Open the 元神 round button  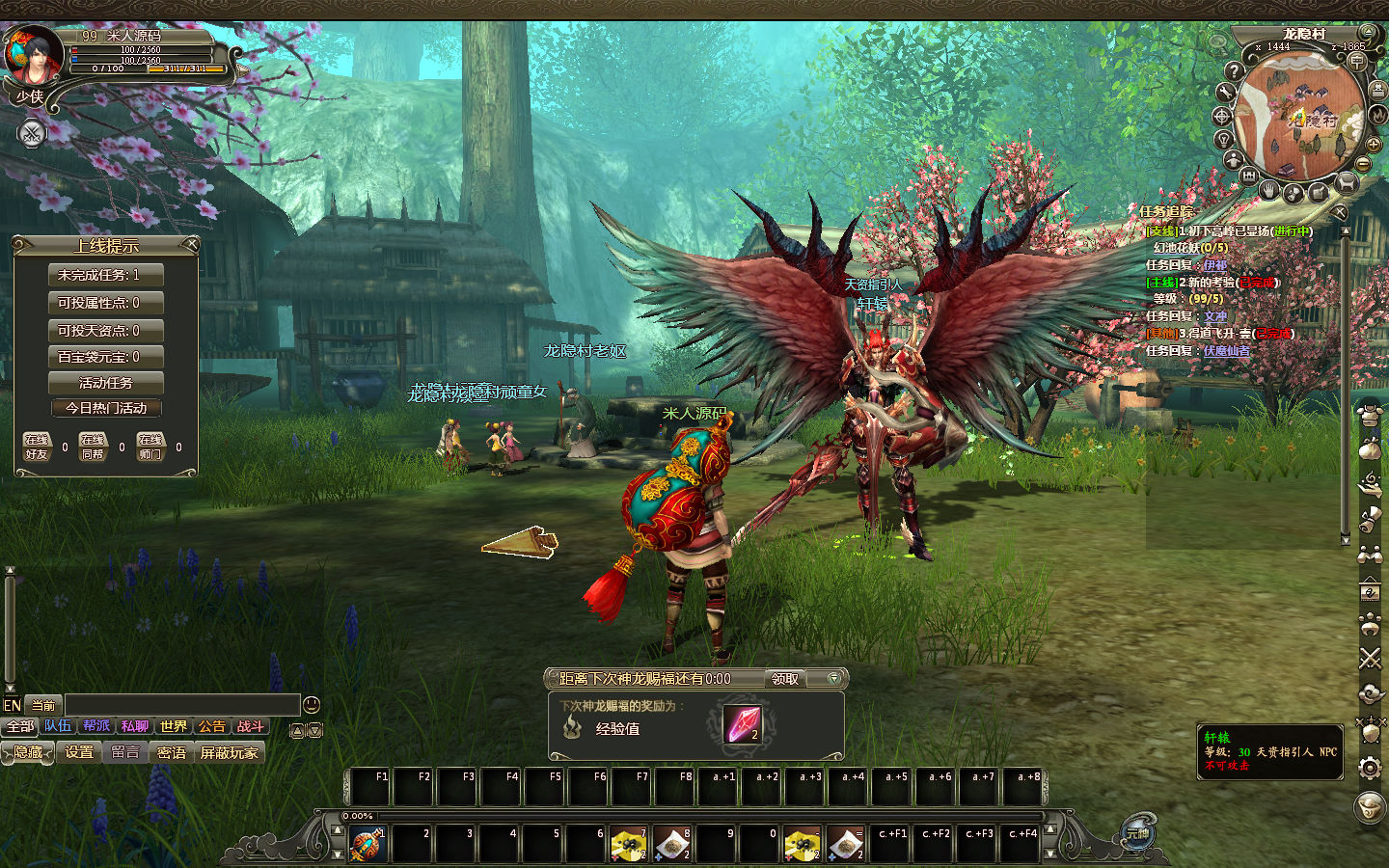point(1138,833)
